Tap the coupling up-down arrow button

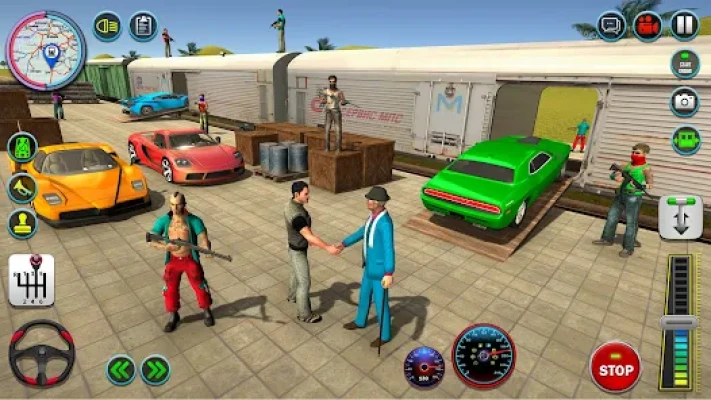(679, 217)
